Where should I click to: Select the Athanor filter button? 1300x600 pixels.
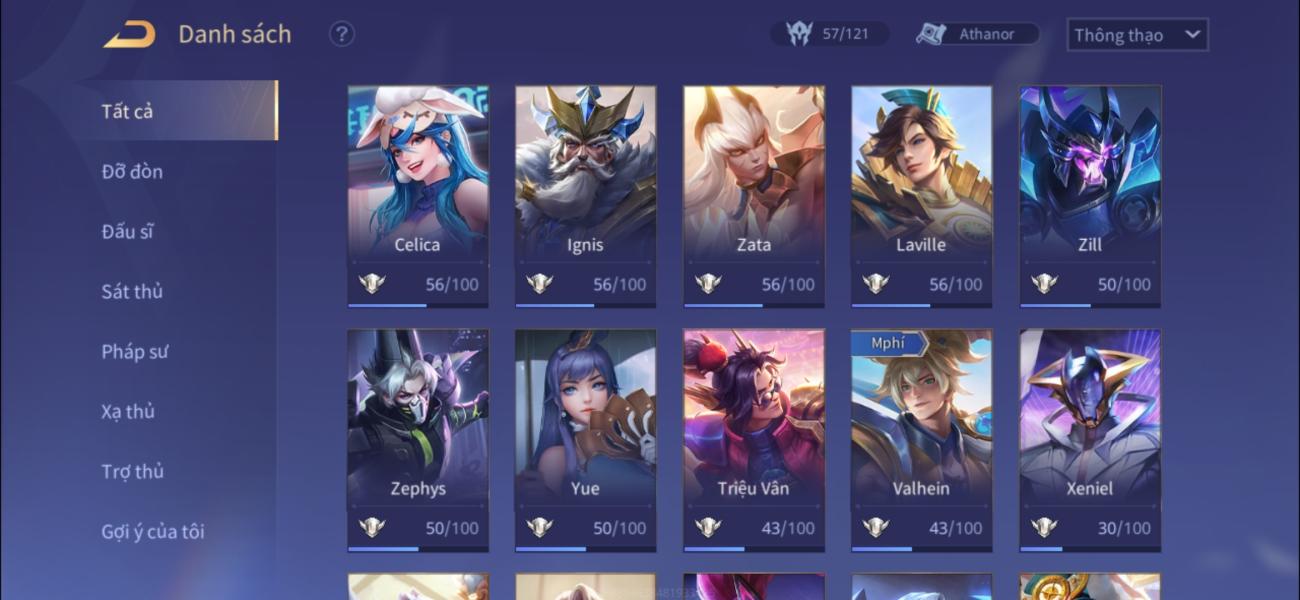(978, 34)
